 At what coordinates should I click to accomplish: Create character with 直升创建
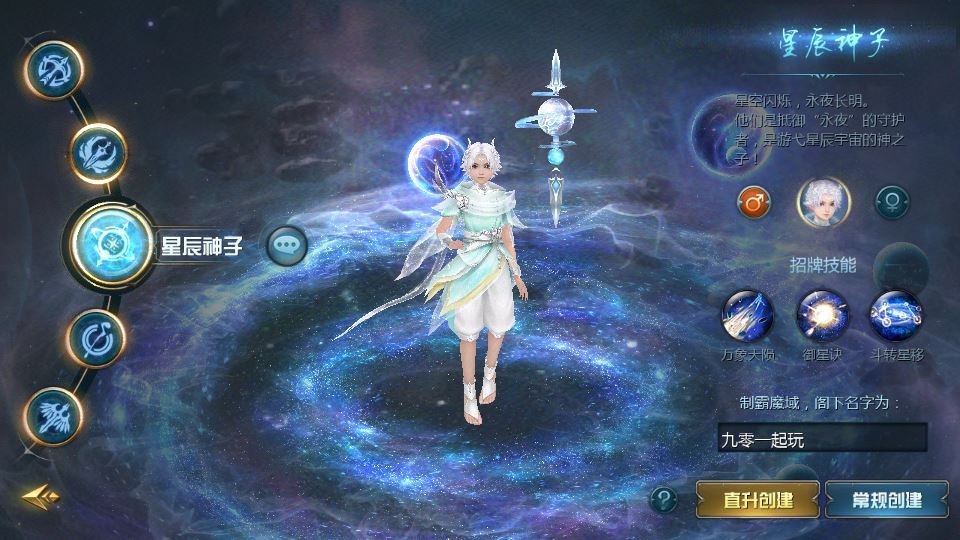pyautogui.click(x=758, y=498)
